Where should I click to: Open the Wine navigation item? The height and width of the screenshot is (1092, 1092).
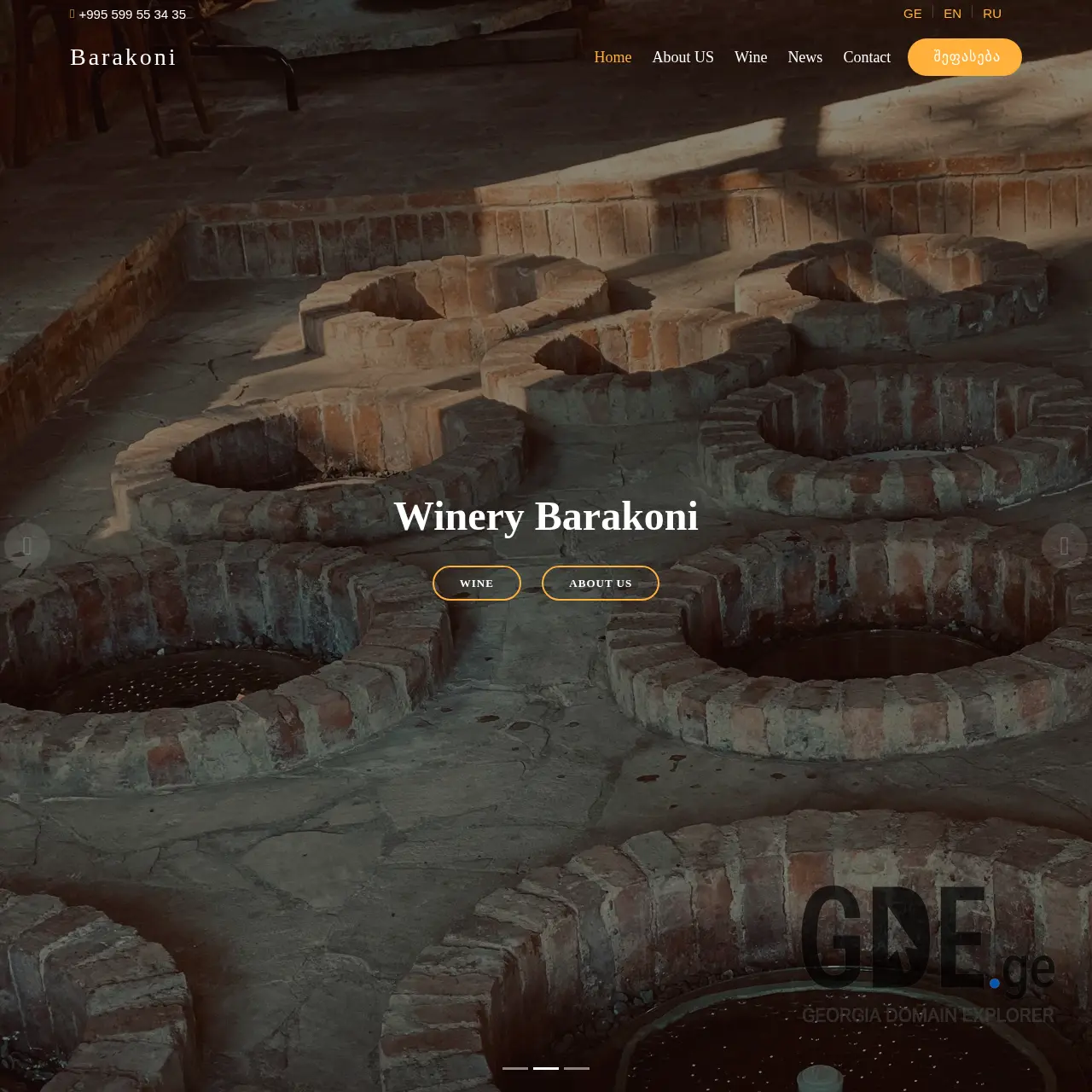point(751,57)
